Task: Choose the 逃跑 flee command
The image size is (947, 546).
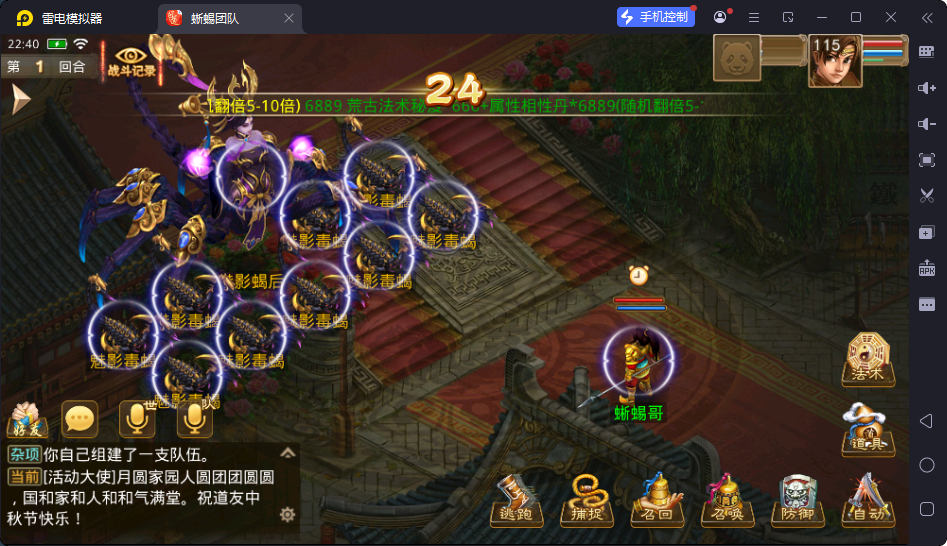Action: coord(518,499)
